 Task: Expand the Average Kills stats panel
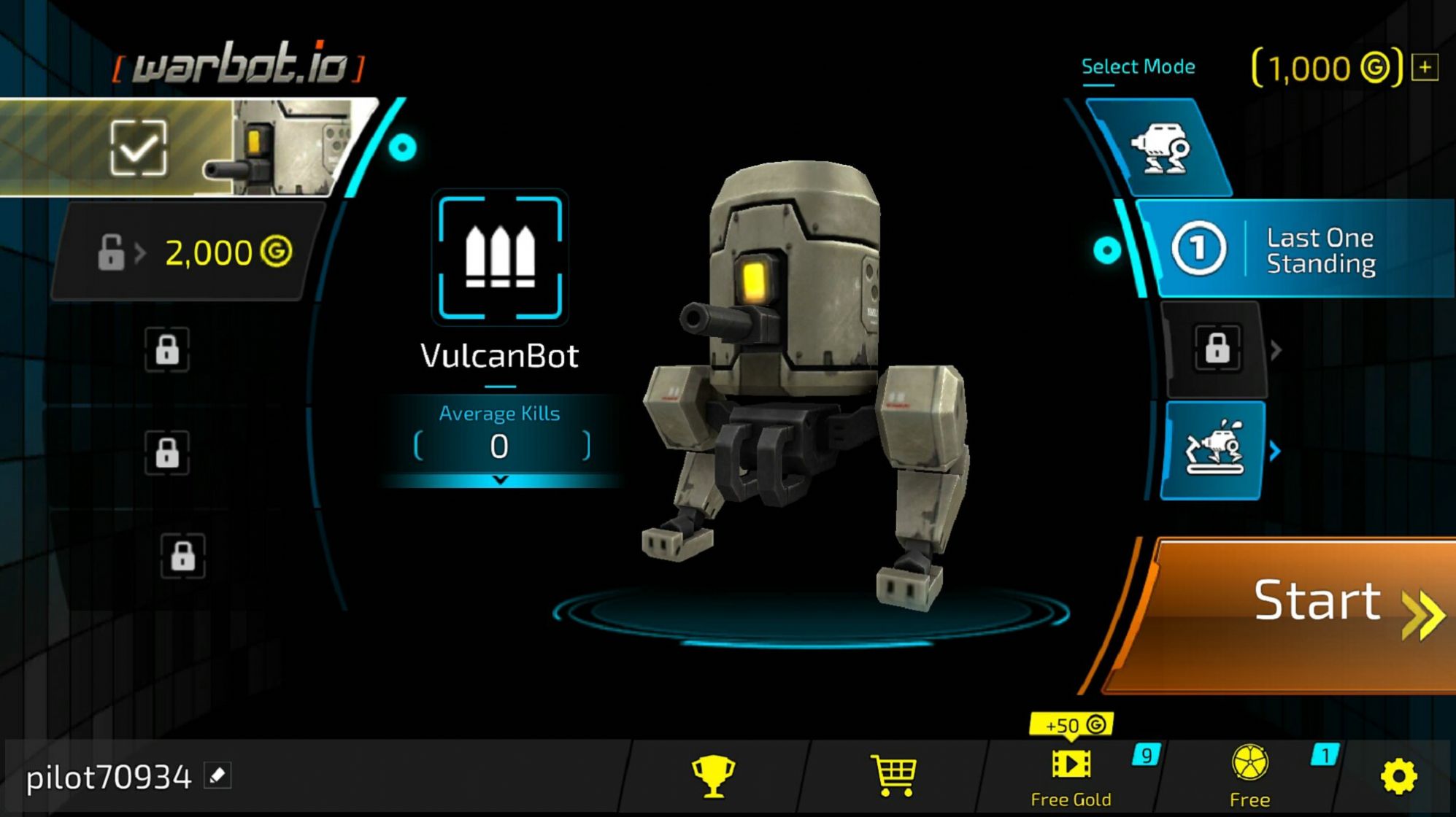tap(500, 480)
